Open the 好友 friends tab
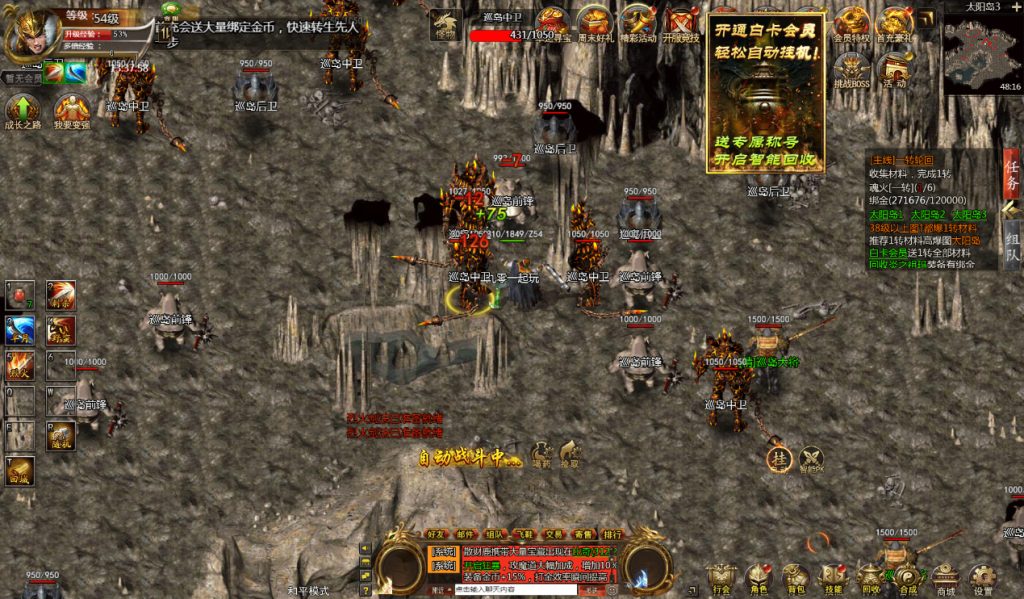1024x599 pixels. 437,534
